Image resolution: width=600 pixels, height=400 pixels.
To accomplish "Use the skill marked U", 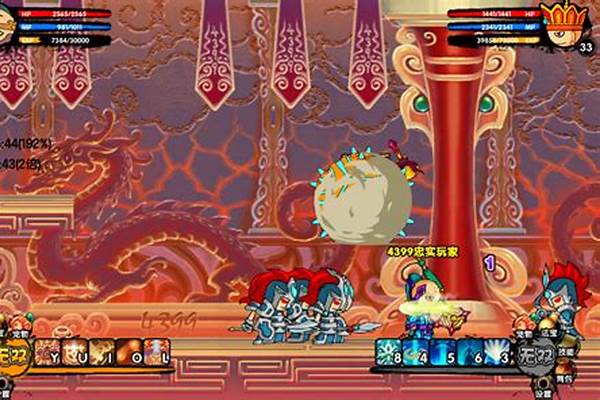I will 76,352.
